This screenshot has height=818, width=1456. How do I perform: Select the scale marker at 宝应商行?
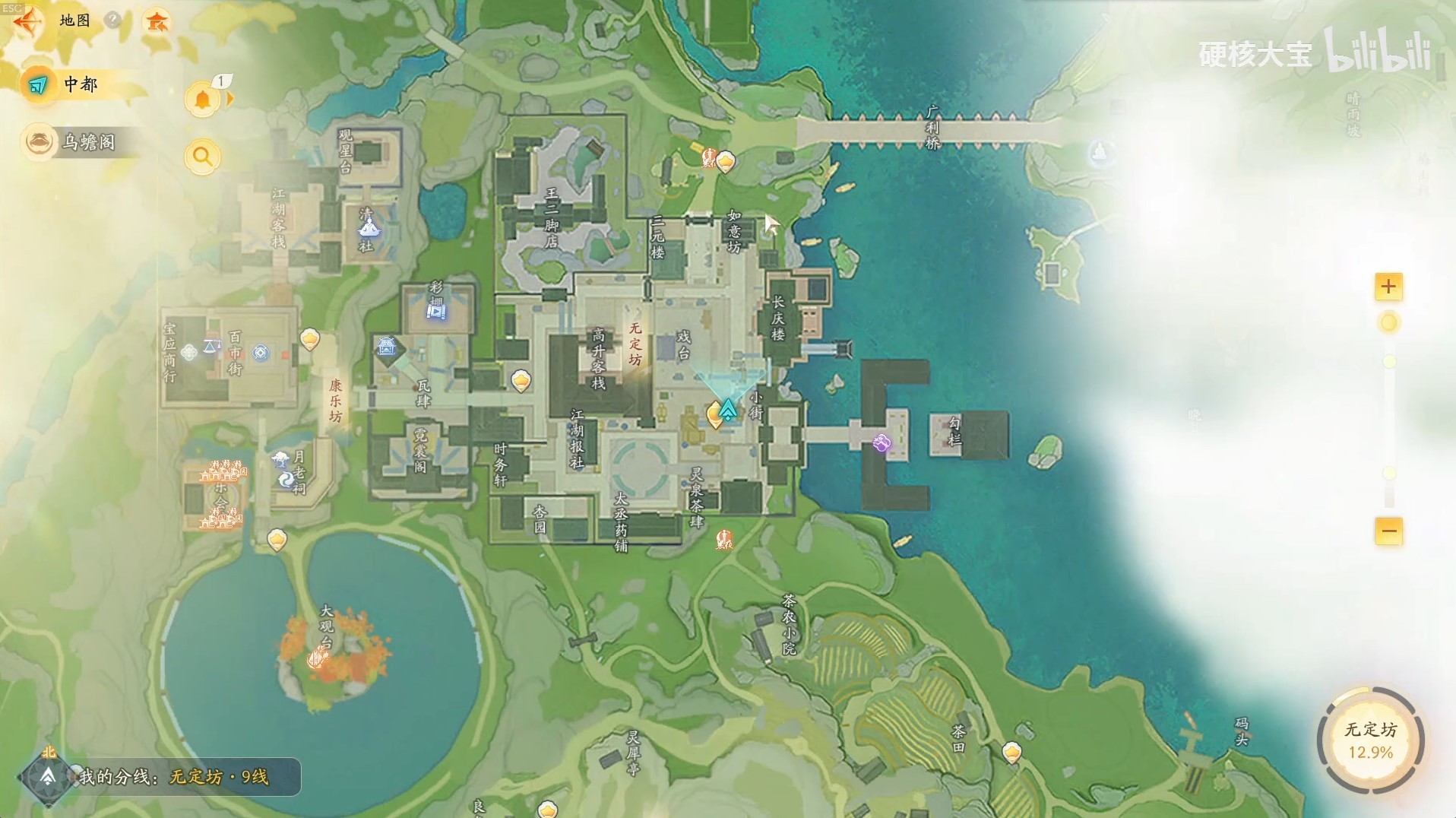click(212, 347)
